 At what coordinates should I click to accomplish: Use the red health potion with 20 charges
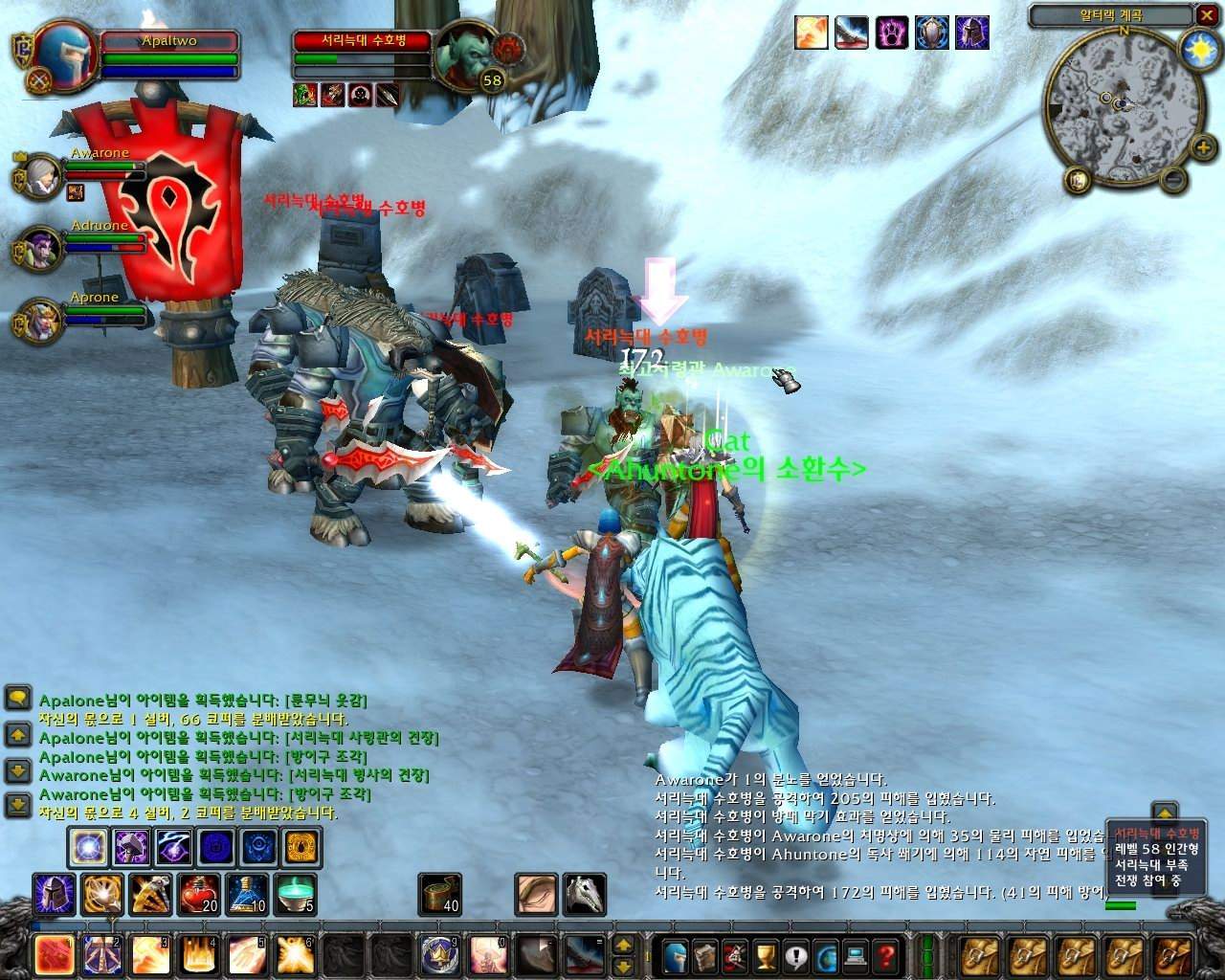pos(198,894)
